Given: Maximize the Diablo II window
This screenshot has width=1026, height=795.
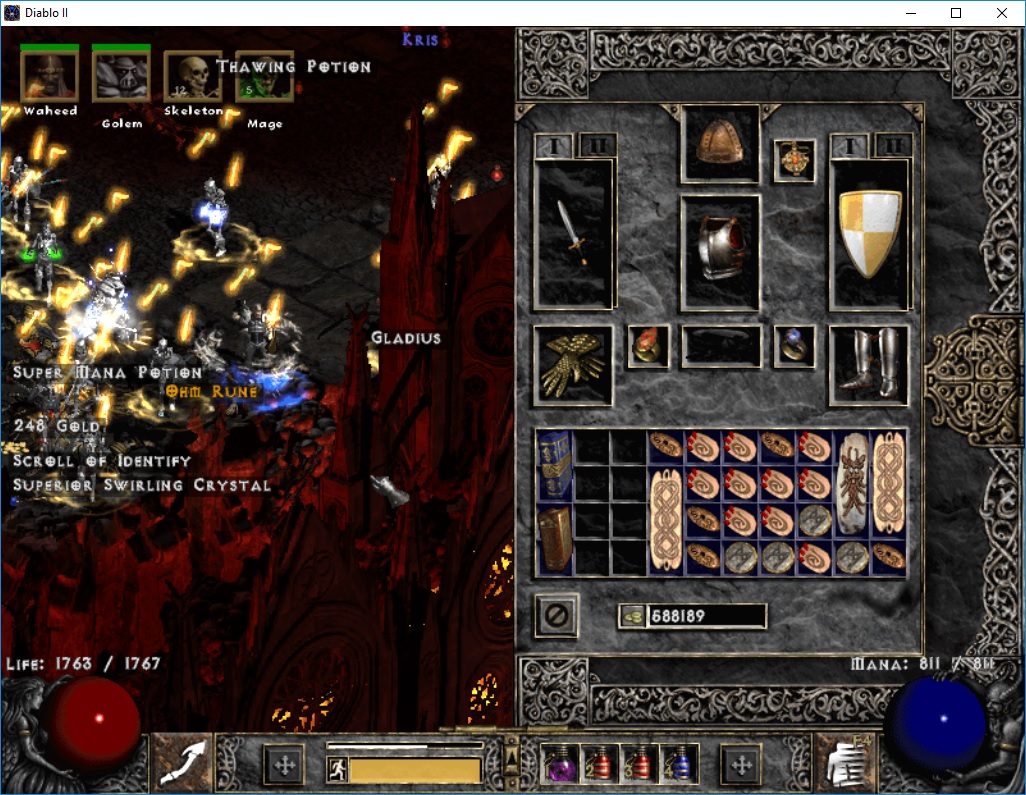Looking at the screenshot, I should click(x=956, y=13).
